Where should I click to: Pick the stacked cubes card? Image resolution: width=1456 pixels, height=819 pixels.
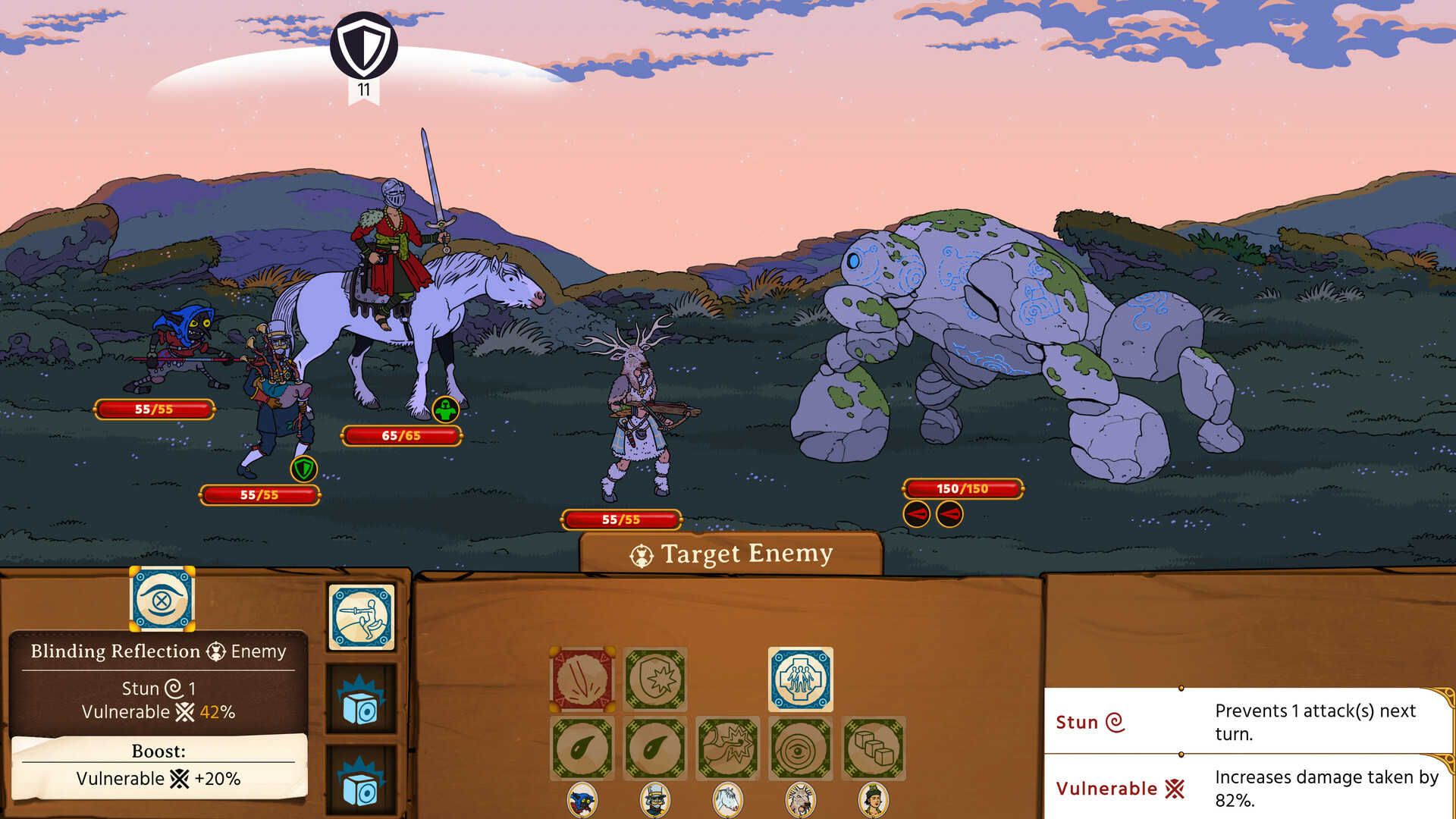pyautogui.click(x=874, y=747)
